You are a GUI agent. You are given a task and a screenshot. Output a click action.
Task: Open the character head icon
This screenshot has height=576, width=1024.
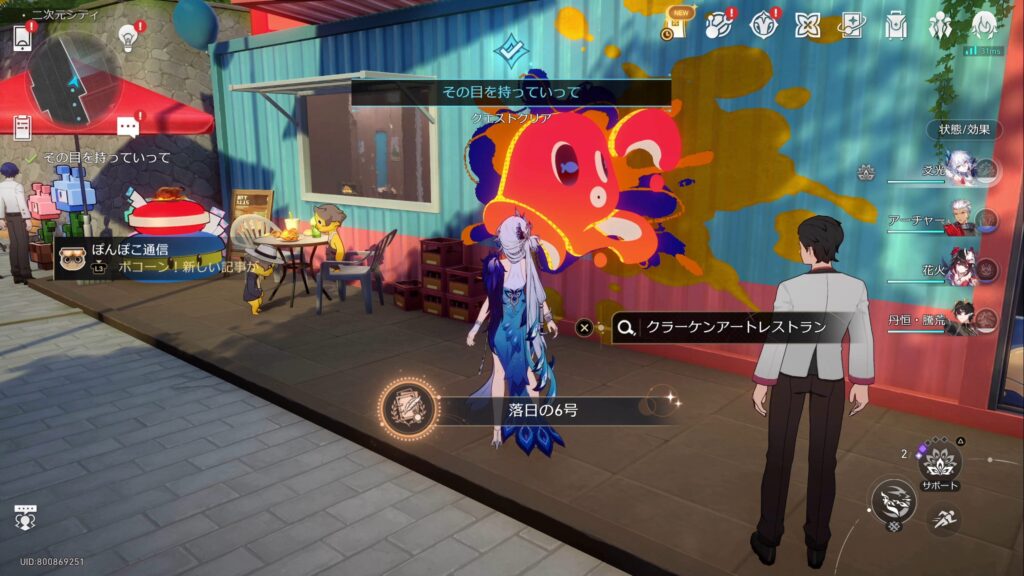(984, 25)
